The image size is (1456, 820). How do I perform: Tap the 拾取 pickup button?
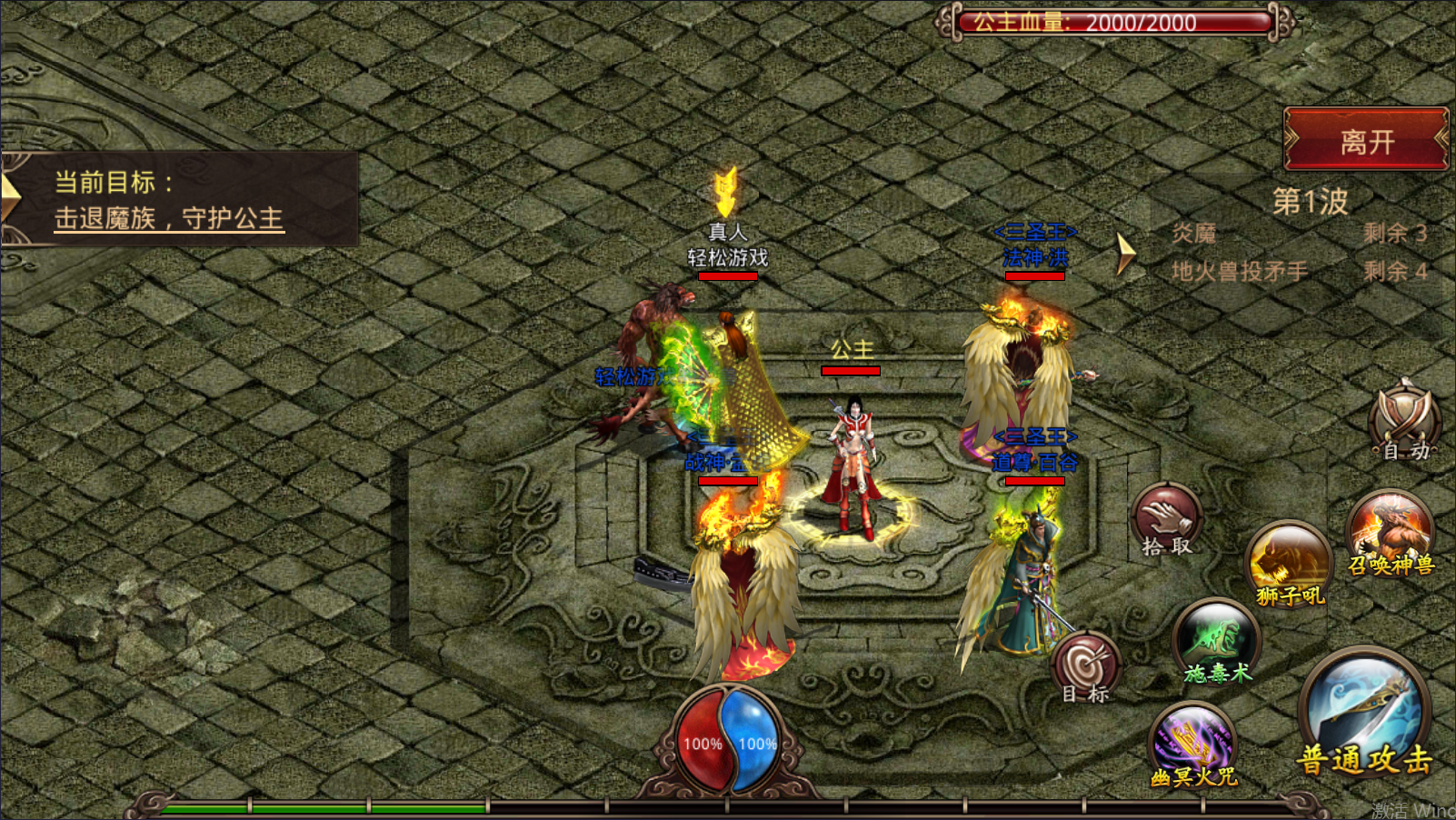coord(1167,520)
